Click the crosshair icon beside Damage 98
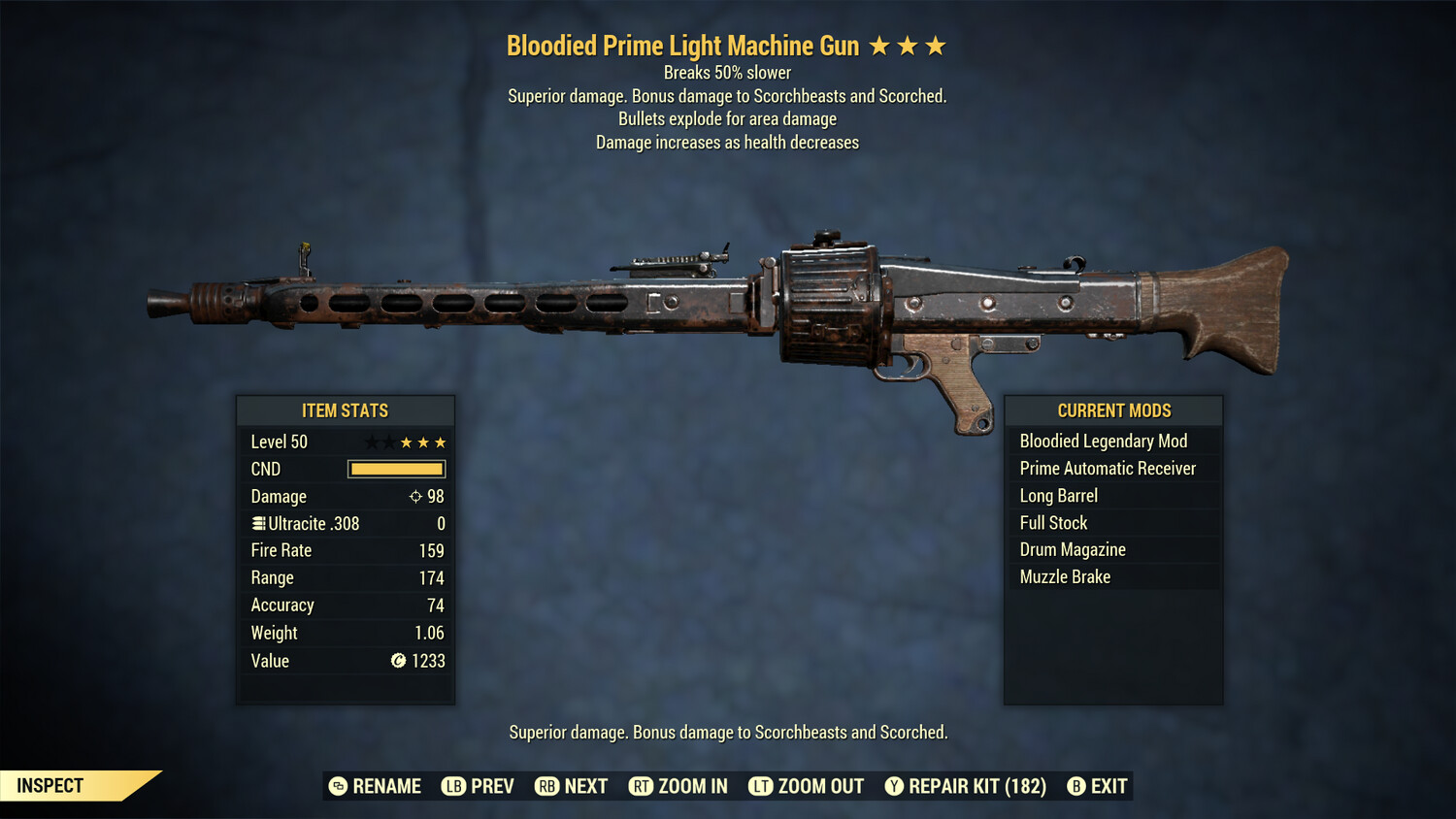This screenshot has width=1456, height=819. [417, 496]
